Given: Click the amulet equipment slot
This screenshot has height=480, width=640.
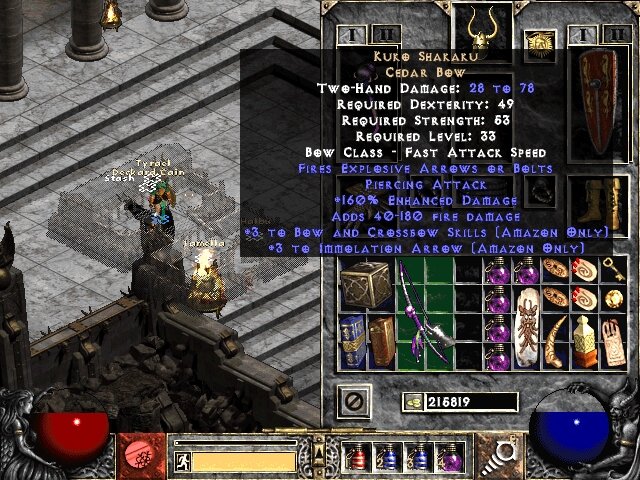Looking at the screenshot, I should tap(541, 44).
